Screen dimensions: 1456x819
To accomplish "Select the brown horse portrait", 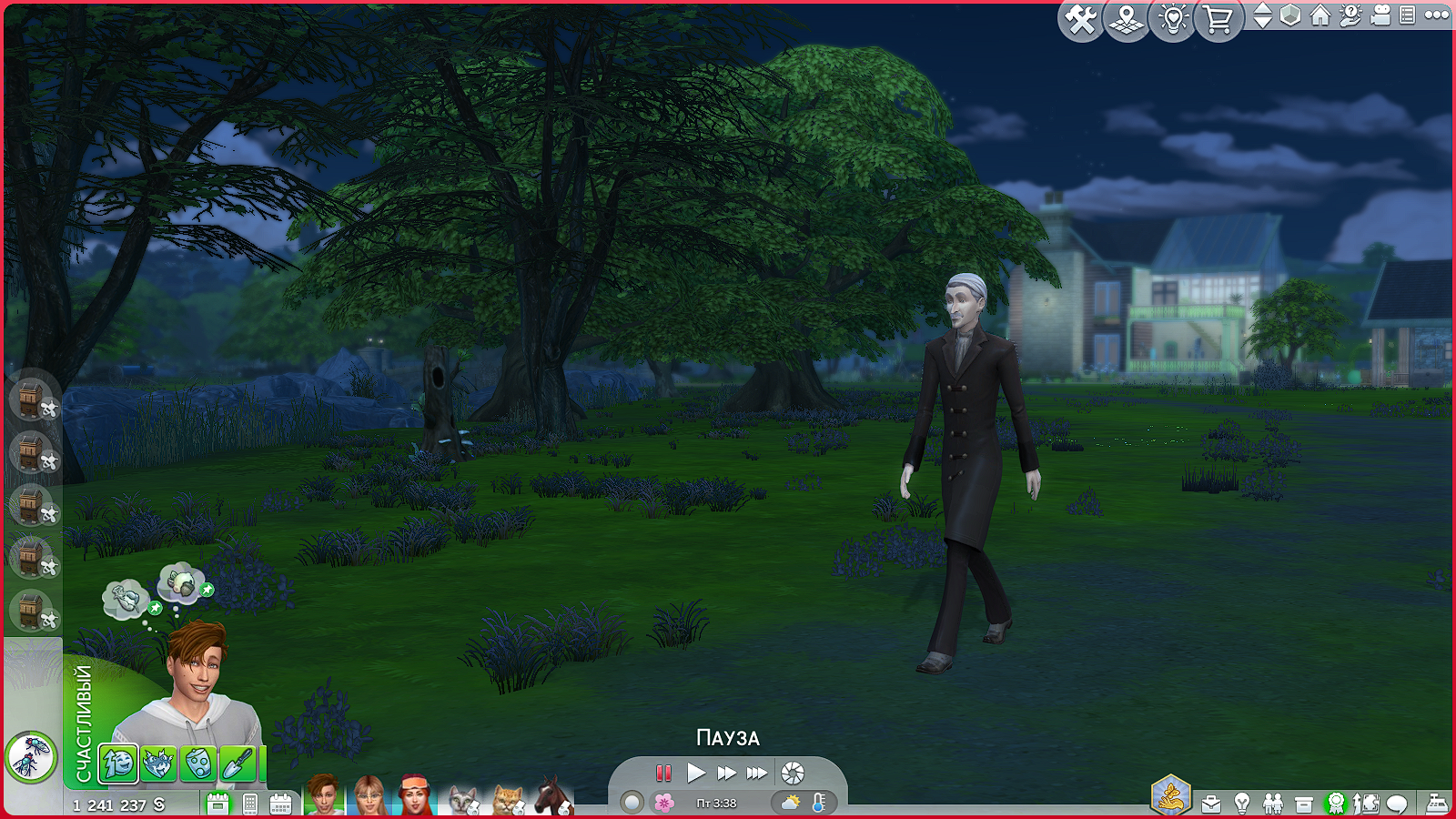I will [x=551, y=796].
